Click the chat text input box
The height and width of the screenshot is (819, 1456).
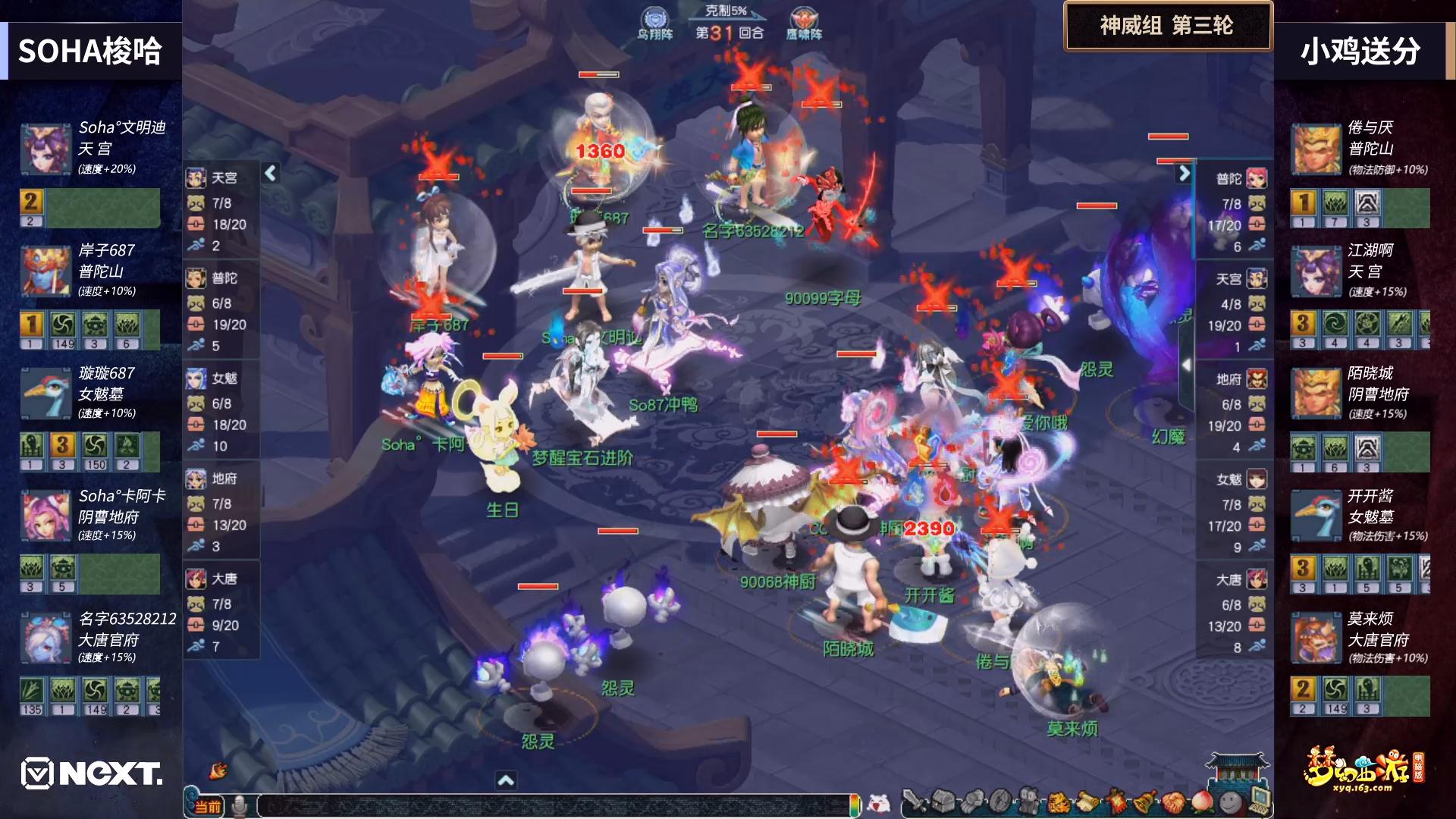tap(554, 805)
